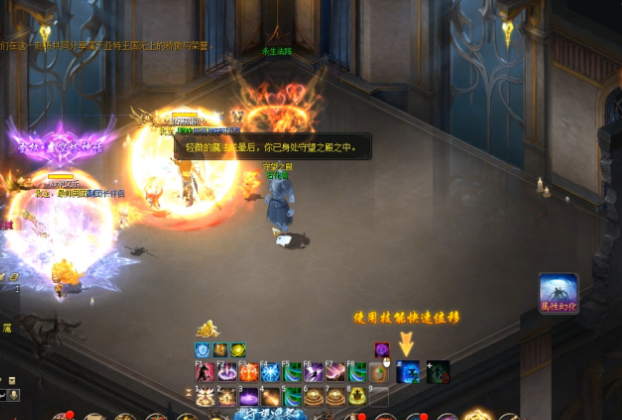Click the mouse-marked egg item slot

[380, 372]
